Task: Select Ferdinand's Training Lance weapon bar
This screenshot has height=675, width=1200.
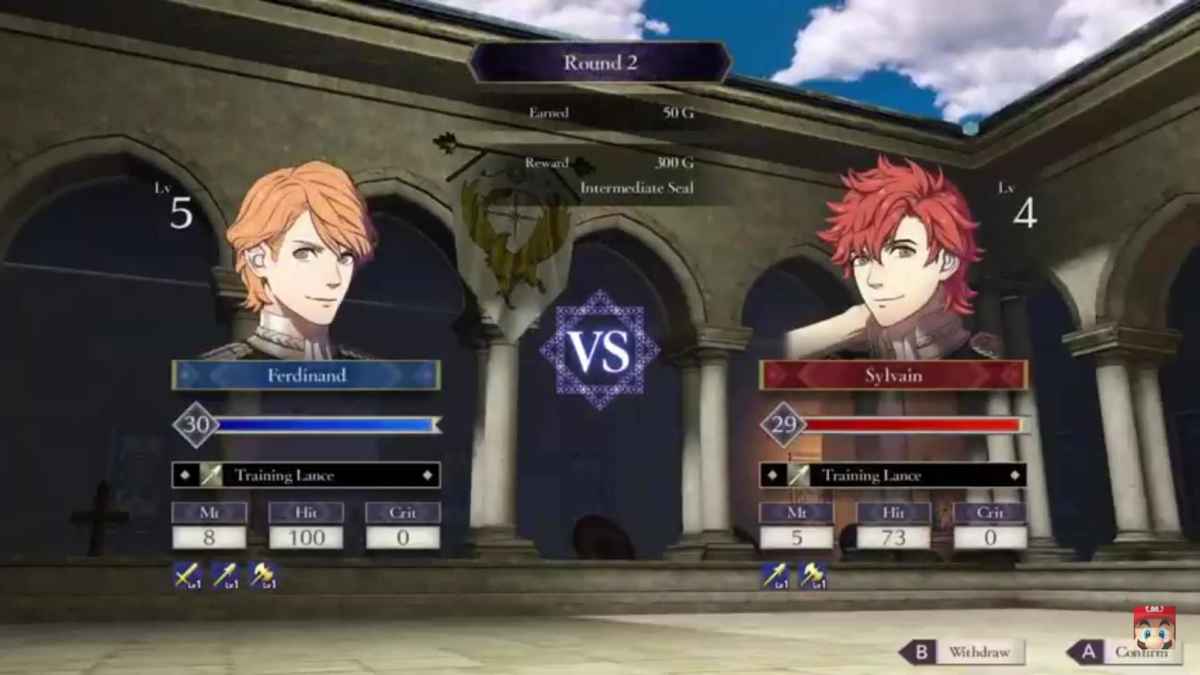Action: pyautogui.click(x=306, y=475)
